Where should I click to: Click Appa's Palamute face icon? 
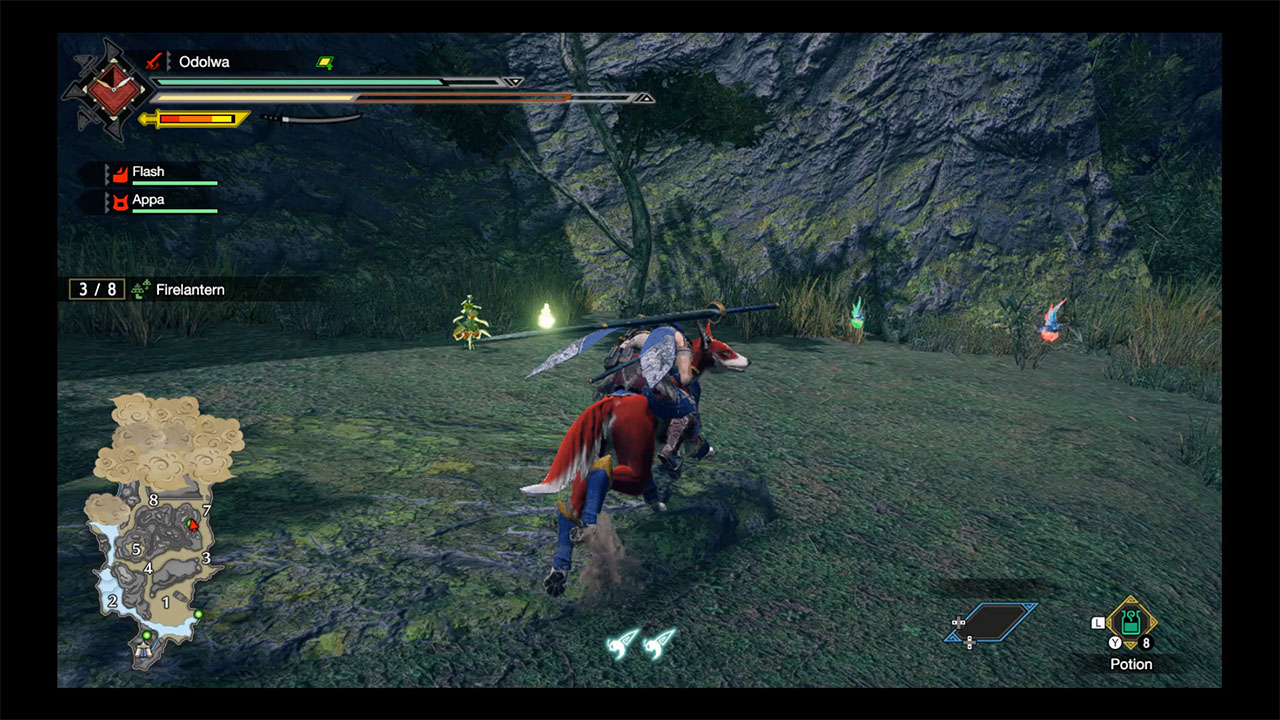(121, 203)
